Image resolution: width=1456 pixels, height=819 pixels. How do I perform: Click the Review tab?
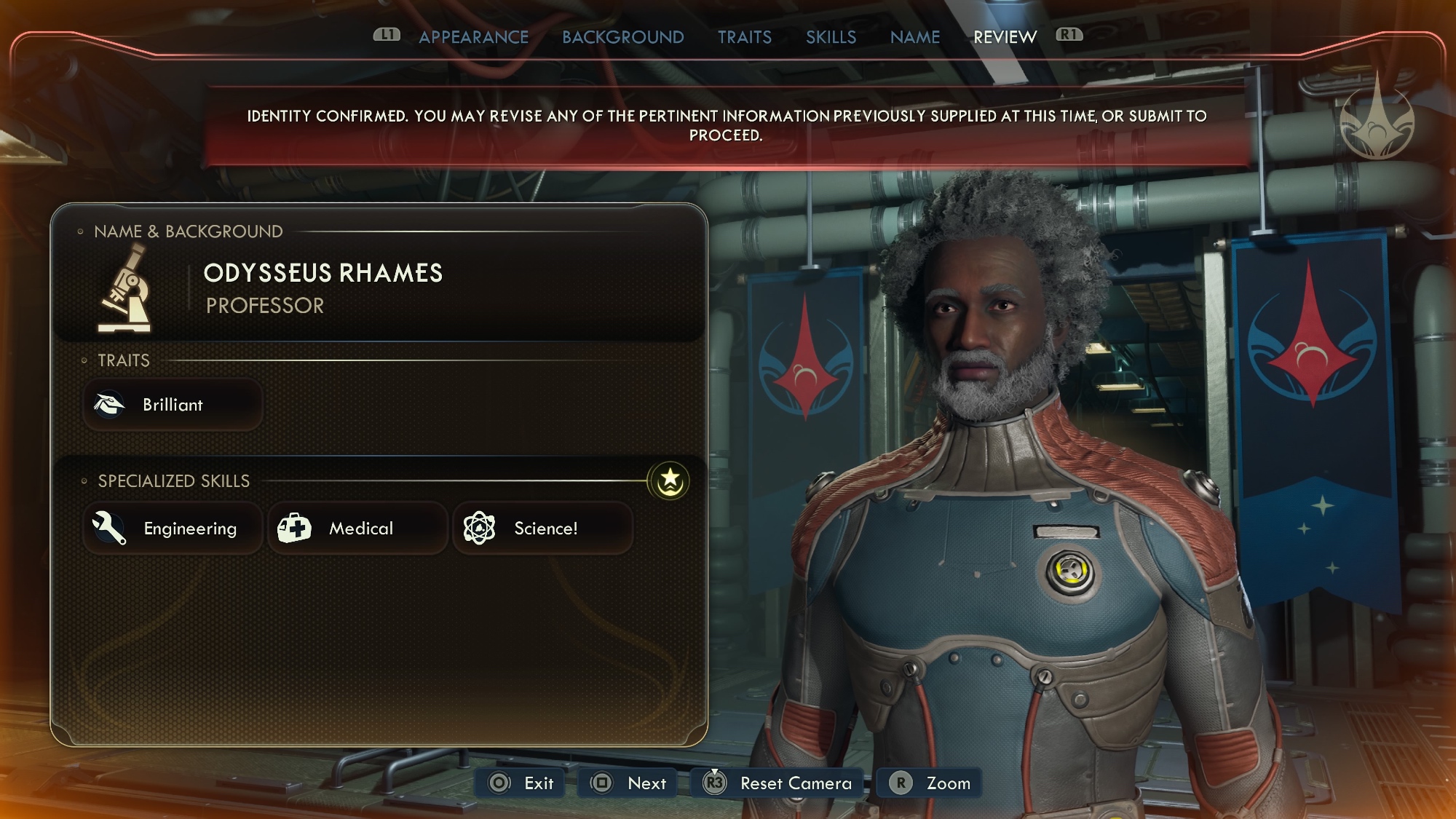click(x=1005, y=37)
